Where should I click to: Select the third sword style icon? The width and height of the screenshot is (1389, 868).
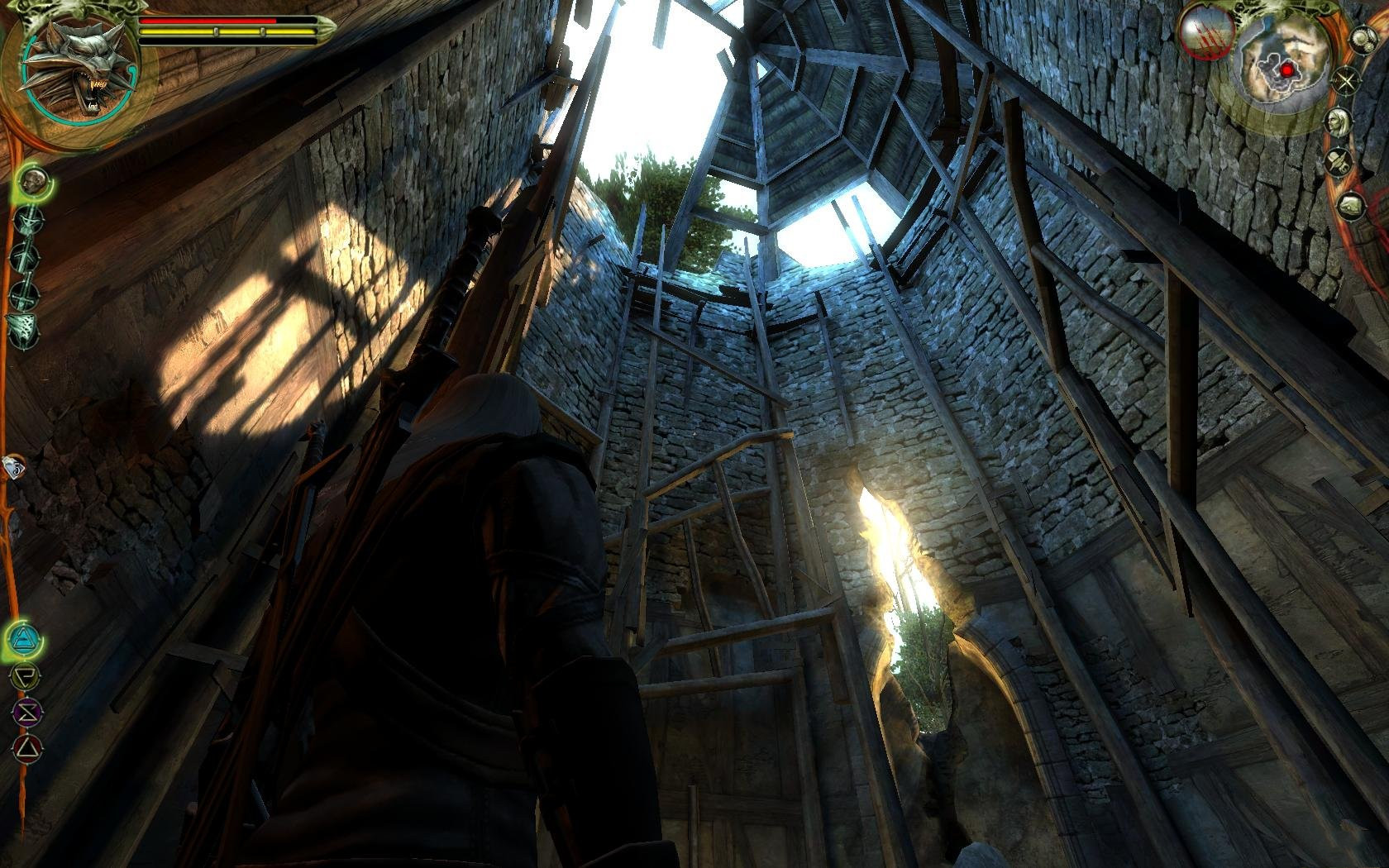tap(24, 292)
